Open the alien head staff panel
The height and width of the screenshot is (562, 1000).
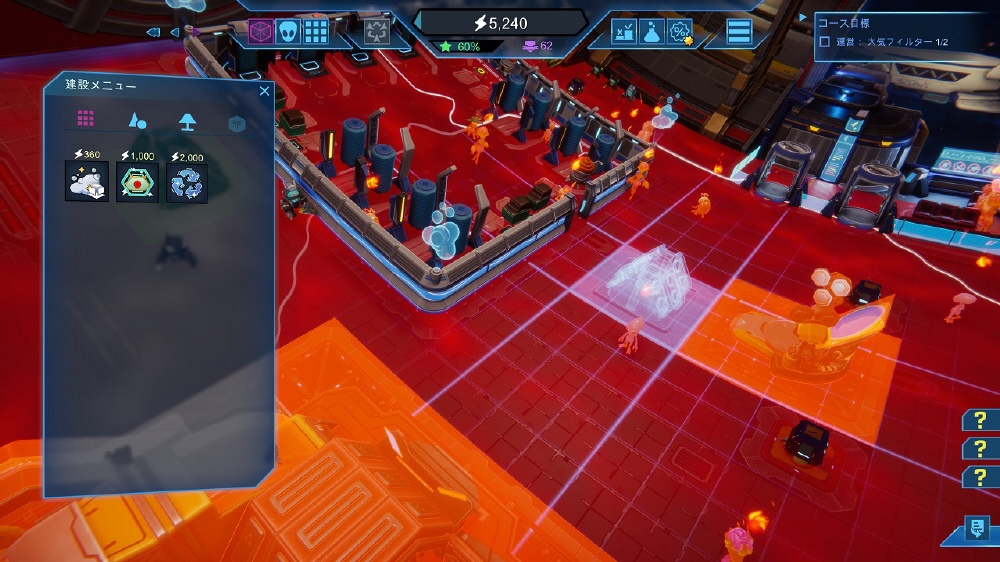point(289,32)
